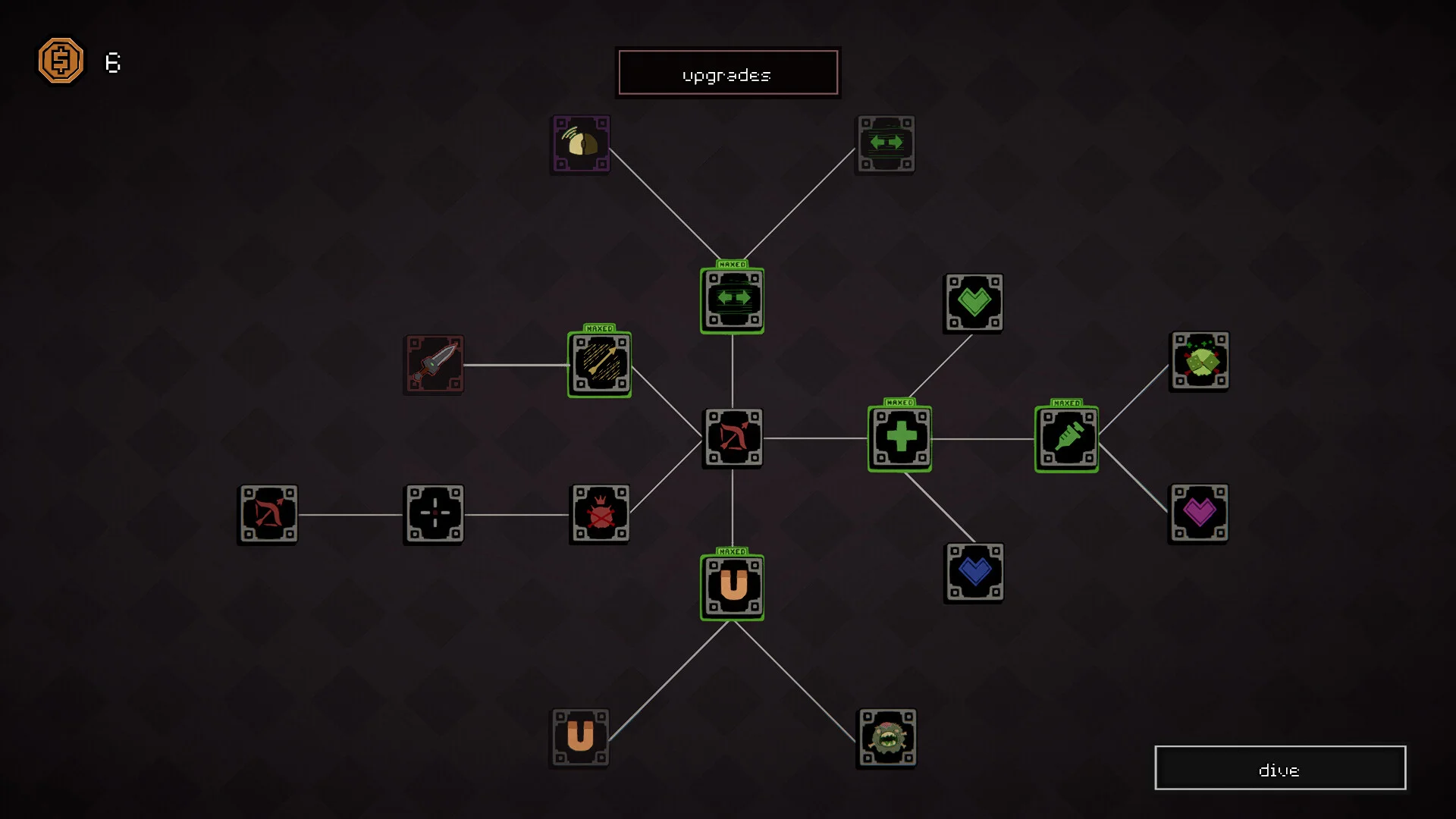Select the green leaf cluster upgrade
The image size is (1456, 819).
click(1199, 361)
